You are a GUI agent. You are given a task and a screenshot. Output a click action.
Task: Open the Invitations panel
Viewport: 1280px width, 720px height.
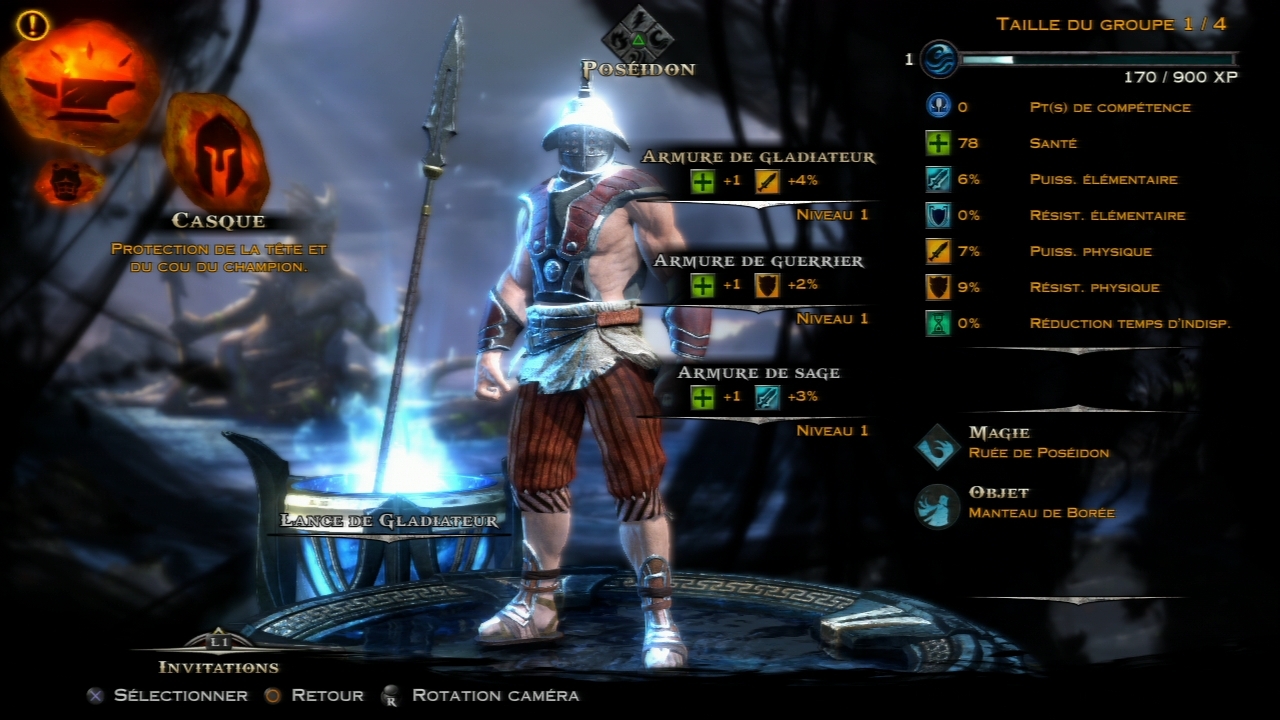tap(218, 666)
